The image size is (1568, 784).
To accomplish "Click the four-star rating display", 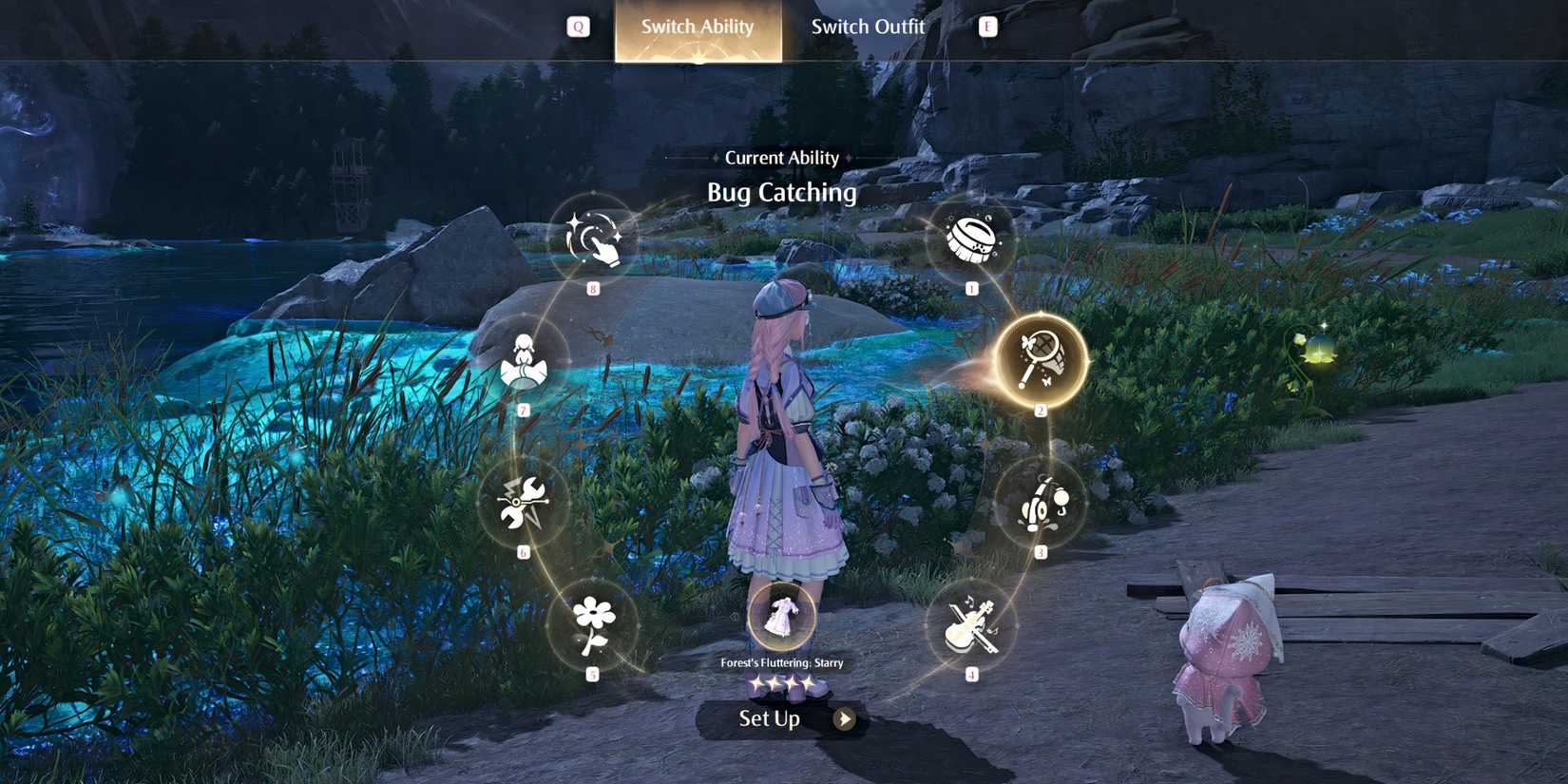I will click(782, 684).
